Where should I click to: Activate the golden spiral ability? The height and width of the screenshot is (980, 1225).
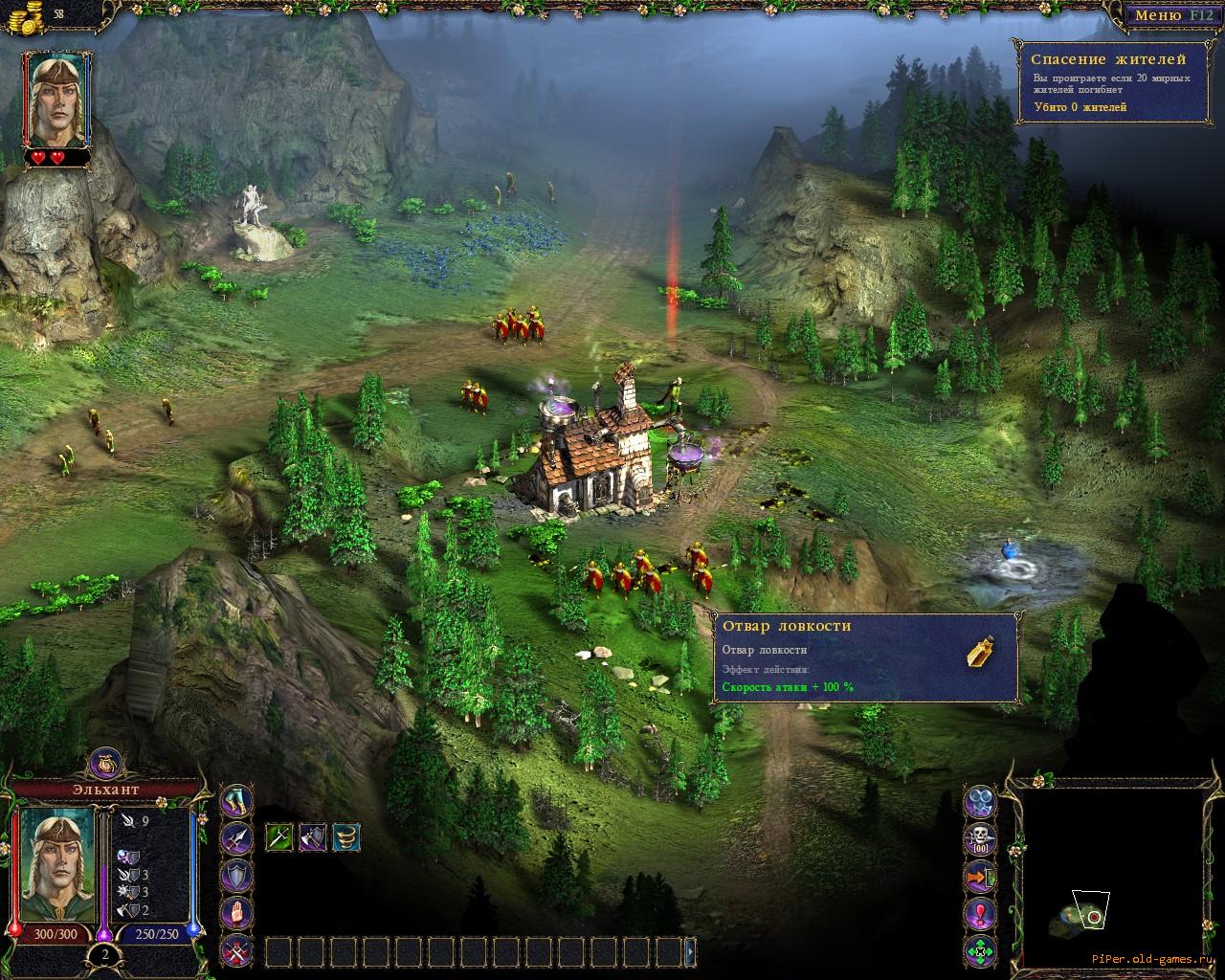[x=346, y=837]
